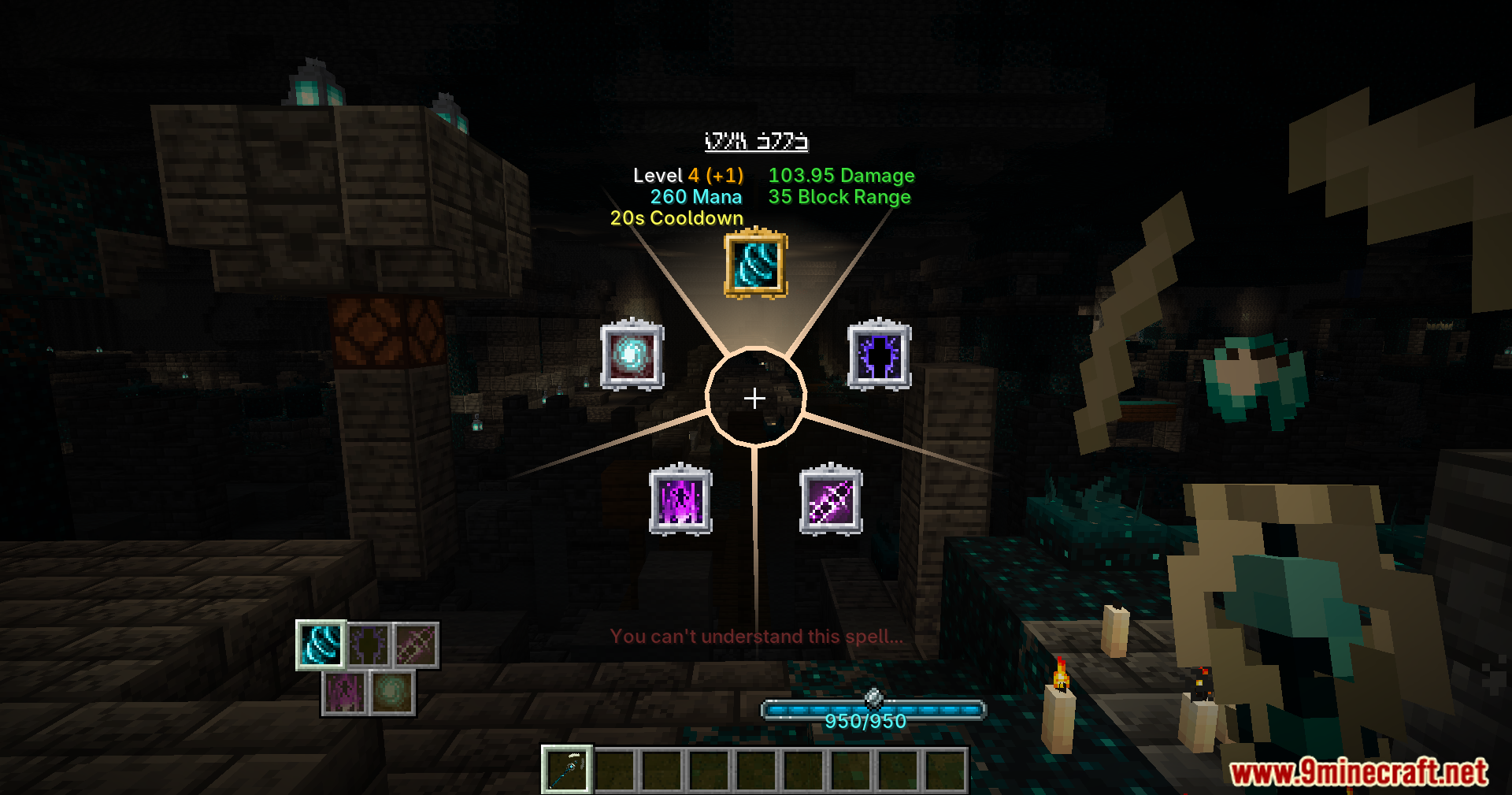Viewport: 1512px width, 795px height.
Task: Click the green swirl spell in the lower quick slot
Action: (391, 693)
